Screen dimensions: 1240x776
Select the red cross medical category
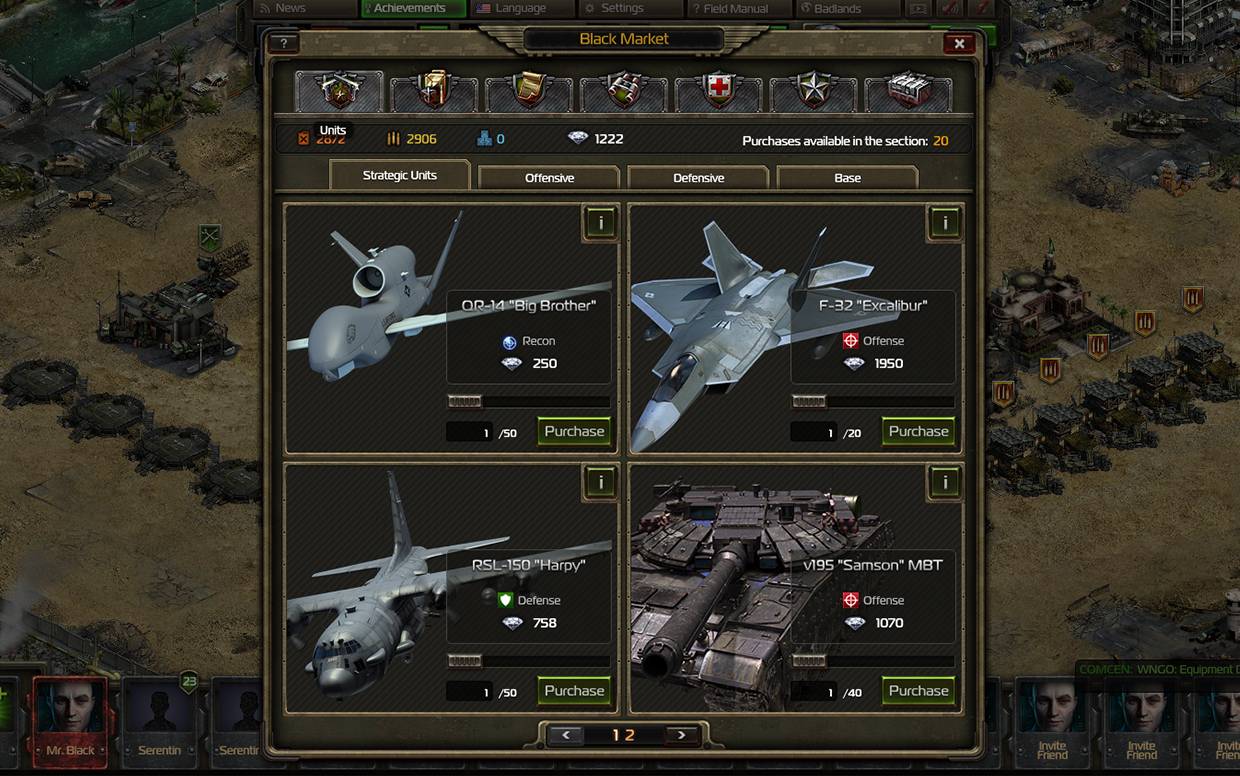point(718,91)
